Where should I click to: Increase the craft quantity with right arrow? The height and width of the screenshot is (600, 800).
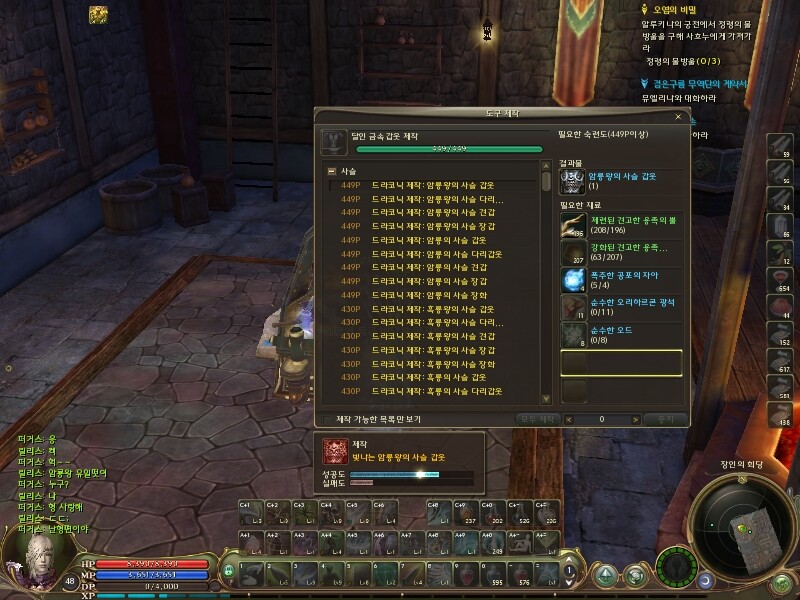point(636,419)
